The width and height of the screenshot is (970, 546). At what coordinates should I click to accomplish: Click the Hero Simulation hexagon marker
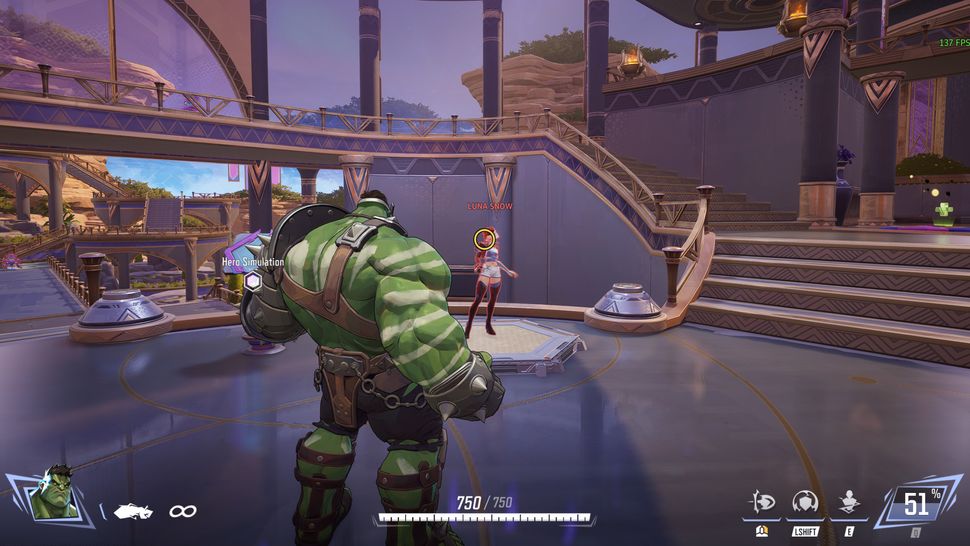click(x=254, y=282)
